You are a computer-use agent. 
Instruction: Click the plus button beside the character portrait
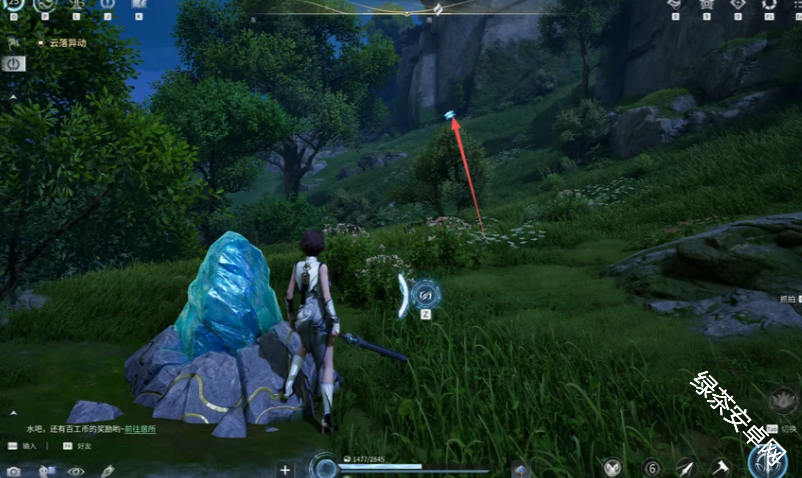point(285,469)
